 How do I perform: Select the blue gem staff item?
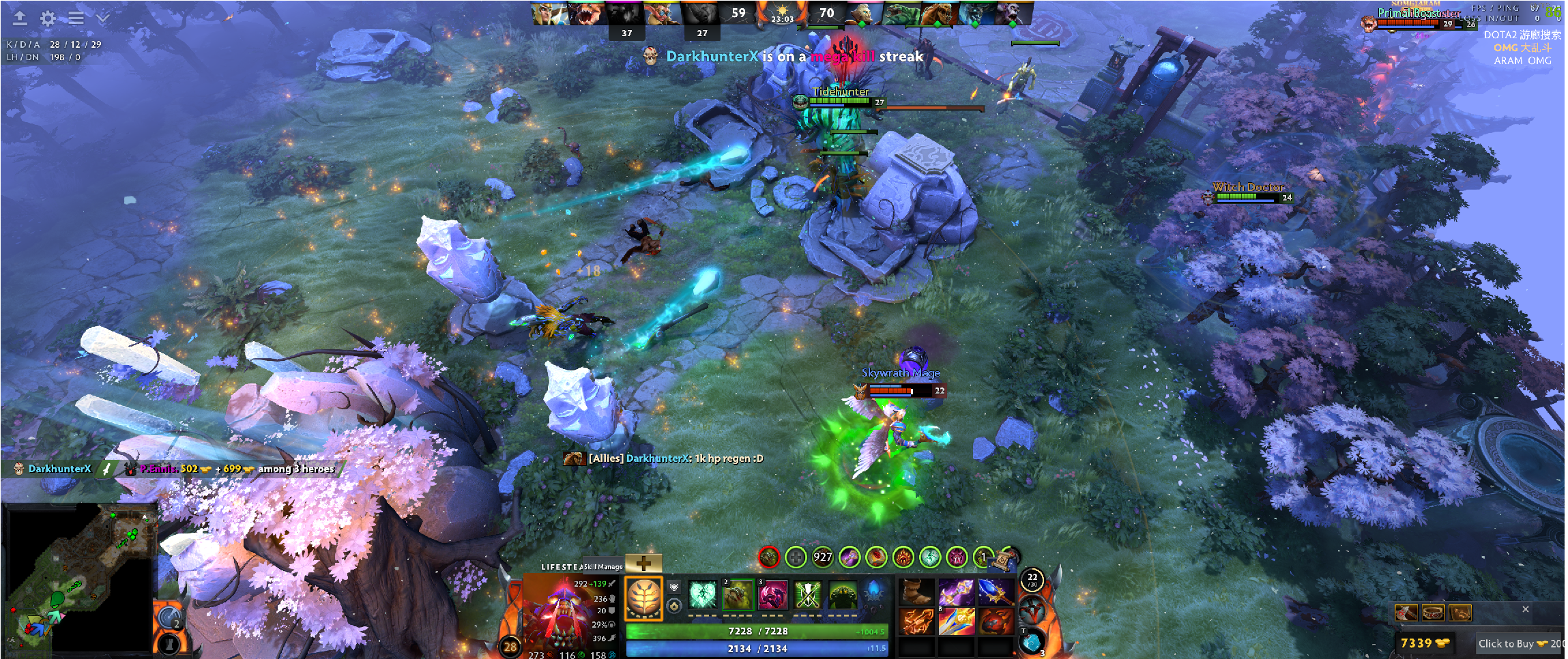click(995, 592)
